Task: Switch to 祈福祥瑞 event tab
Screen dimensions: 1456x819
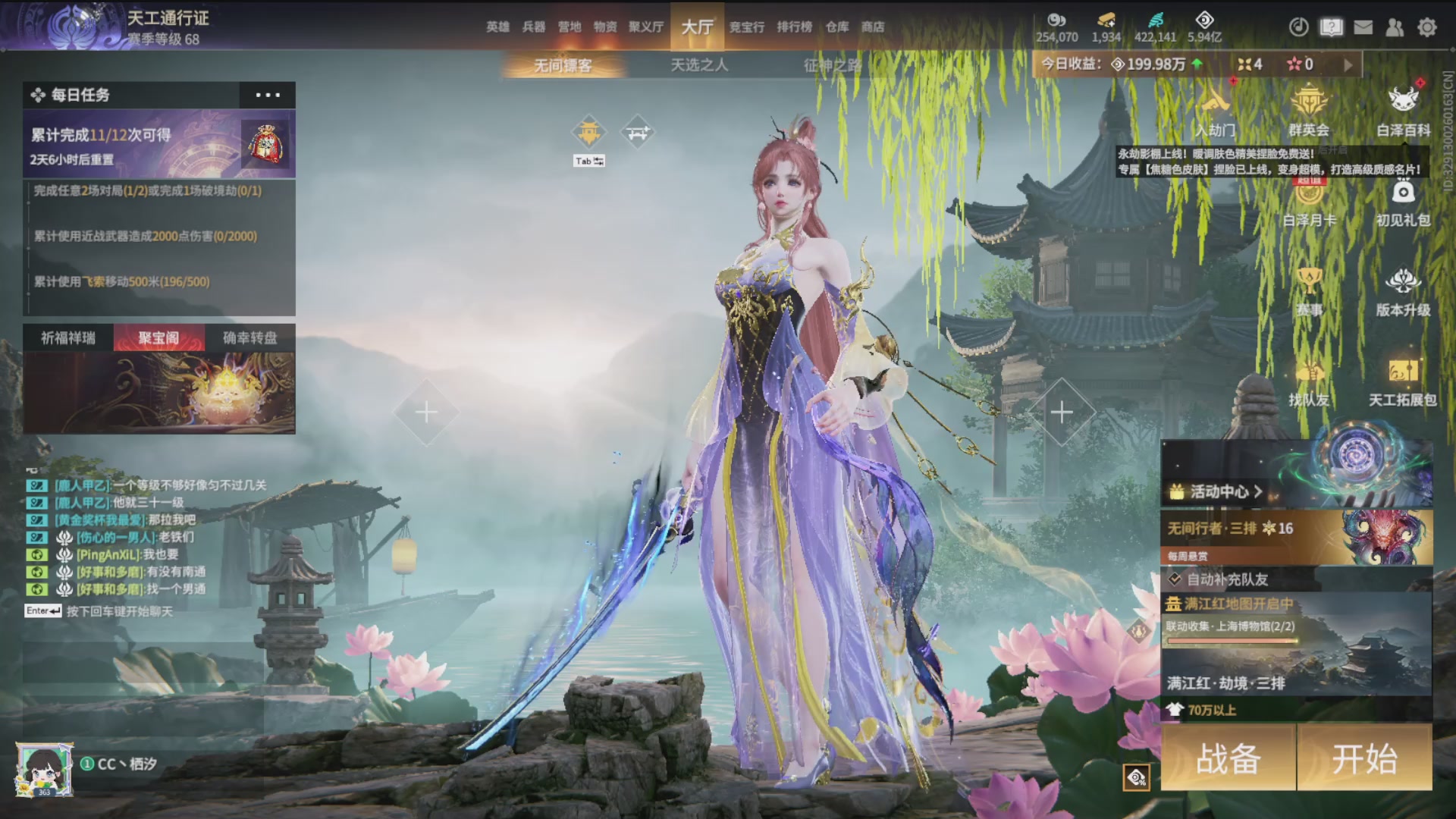Action: 68,337
